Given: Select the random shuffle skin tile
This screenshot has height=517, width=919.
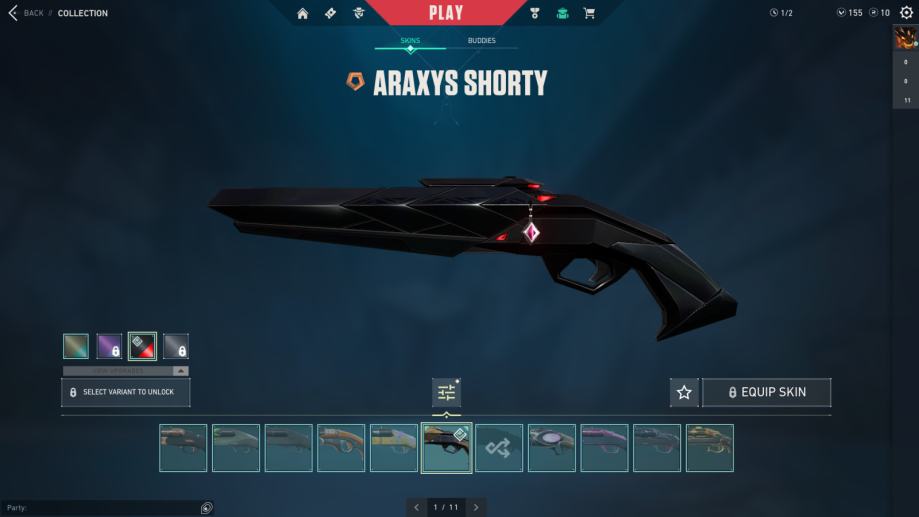Looking at the screenshot, I should pyautogui.click(x=498, y=448).
